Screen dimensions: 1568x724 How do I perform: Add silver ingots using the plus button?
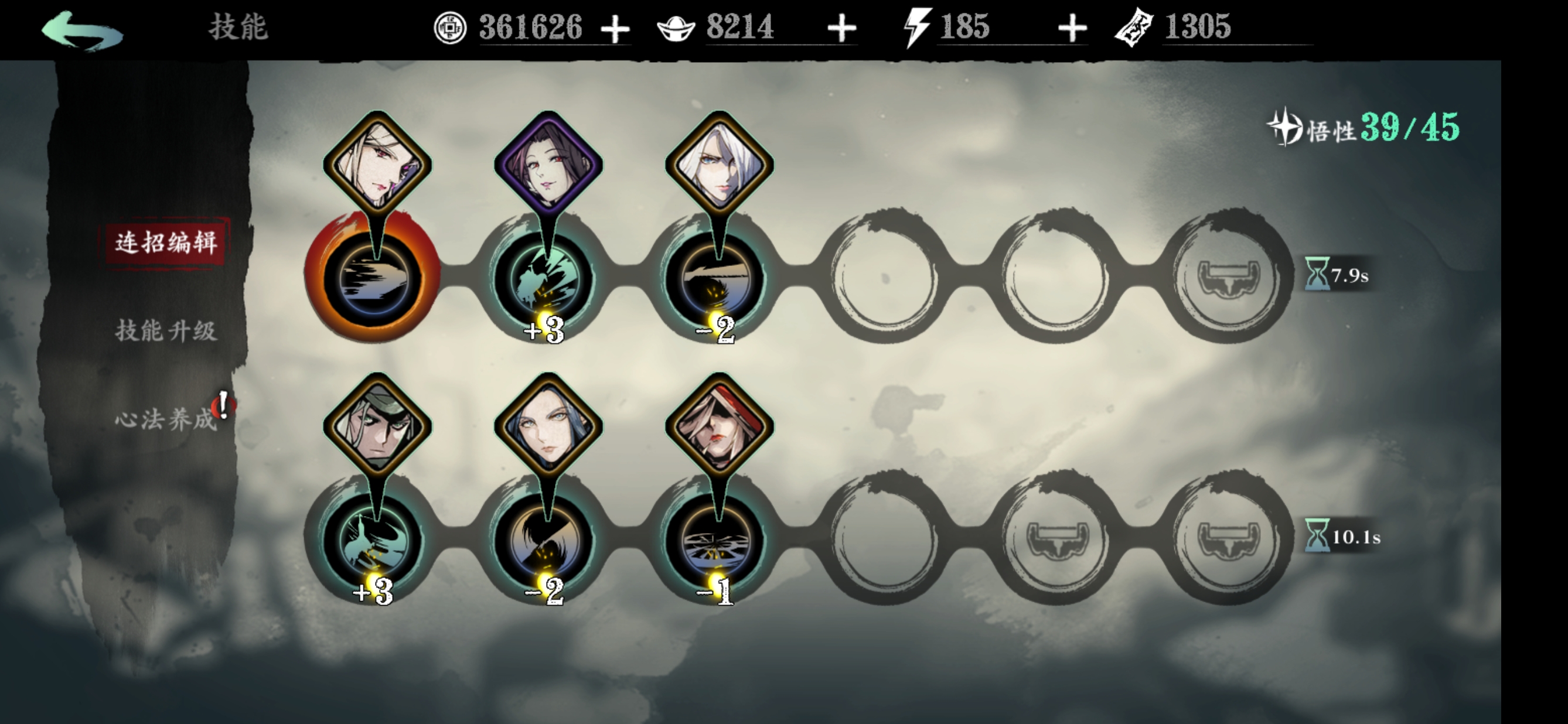[842, 29]
